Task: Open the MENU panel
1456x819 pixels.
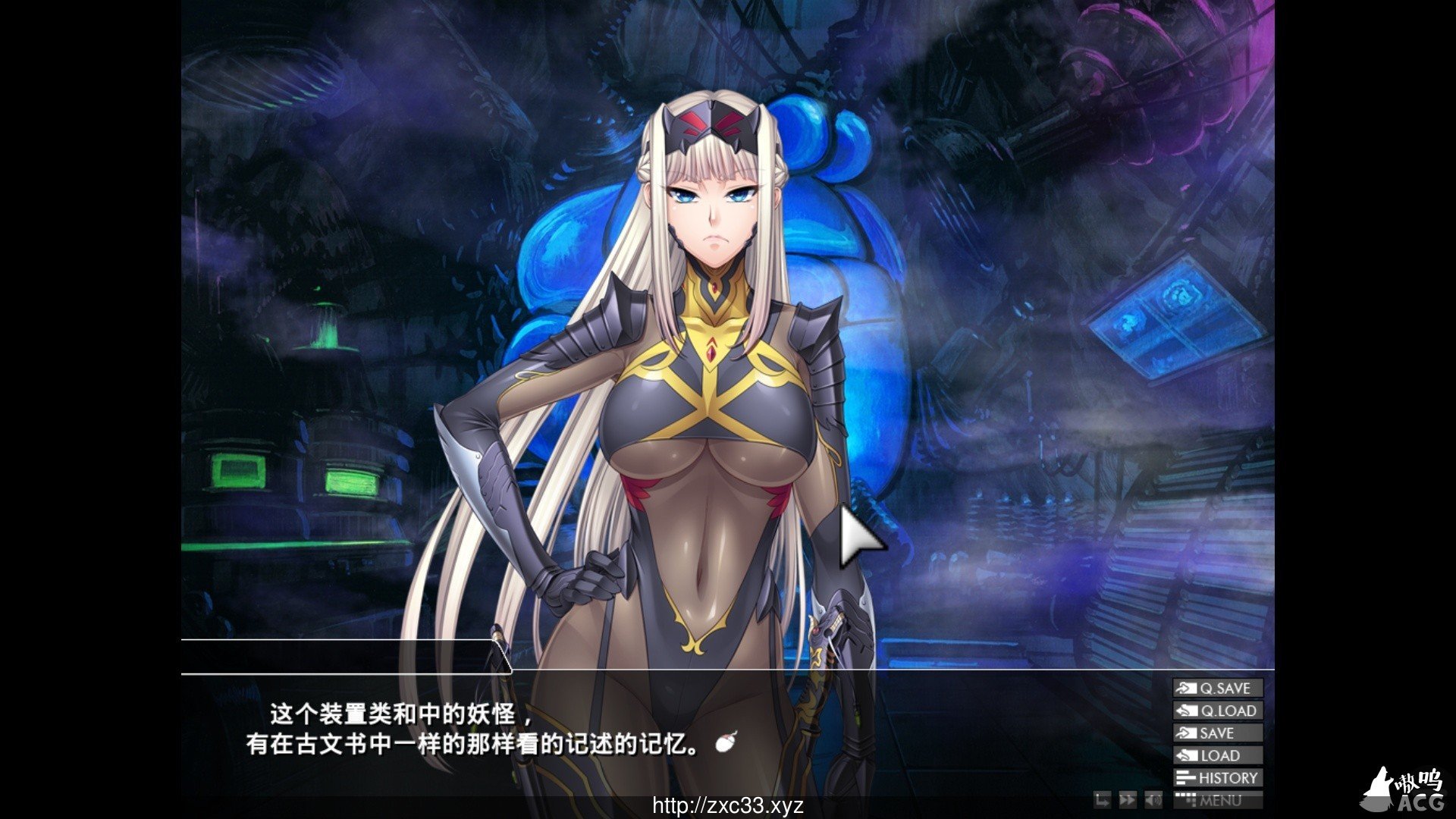Action: 1217,800
